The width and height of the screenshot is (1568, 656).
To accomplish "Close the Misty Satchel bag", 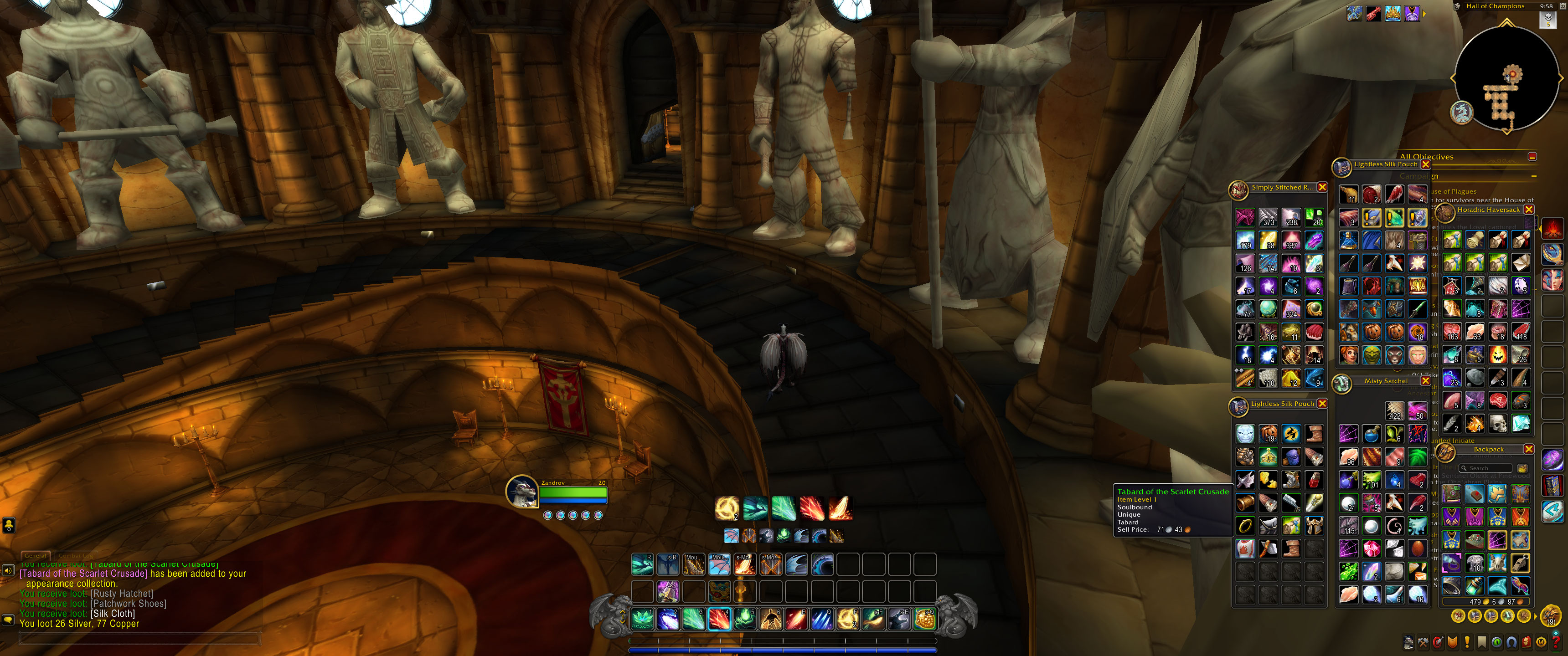I will pos(1425,381).
